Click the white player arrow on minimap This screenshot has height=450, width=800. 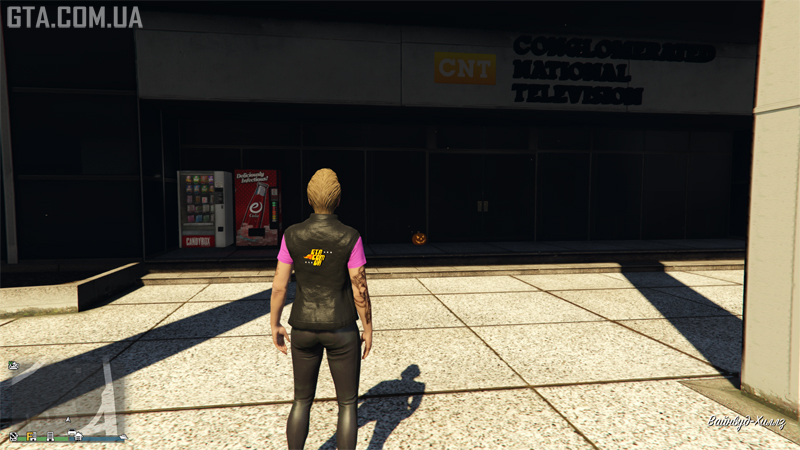[68, 420]
